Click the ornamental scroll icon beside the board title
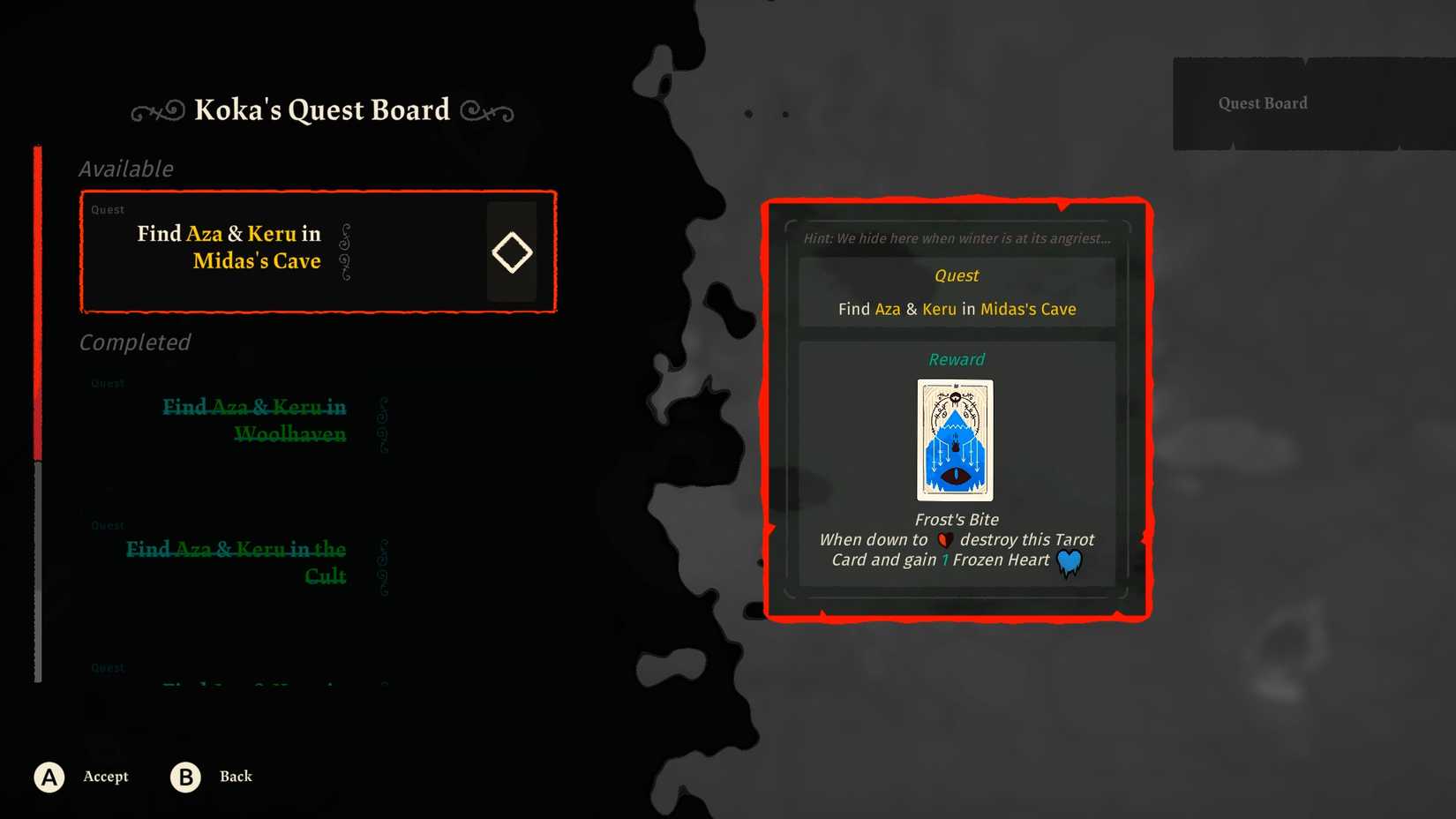The width and height of the screenshot is (1456, 819). [x=155, y=110]
